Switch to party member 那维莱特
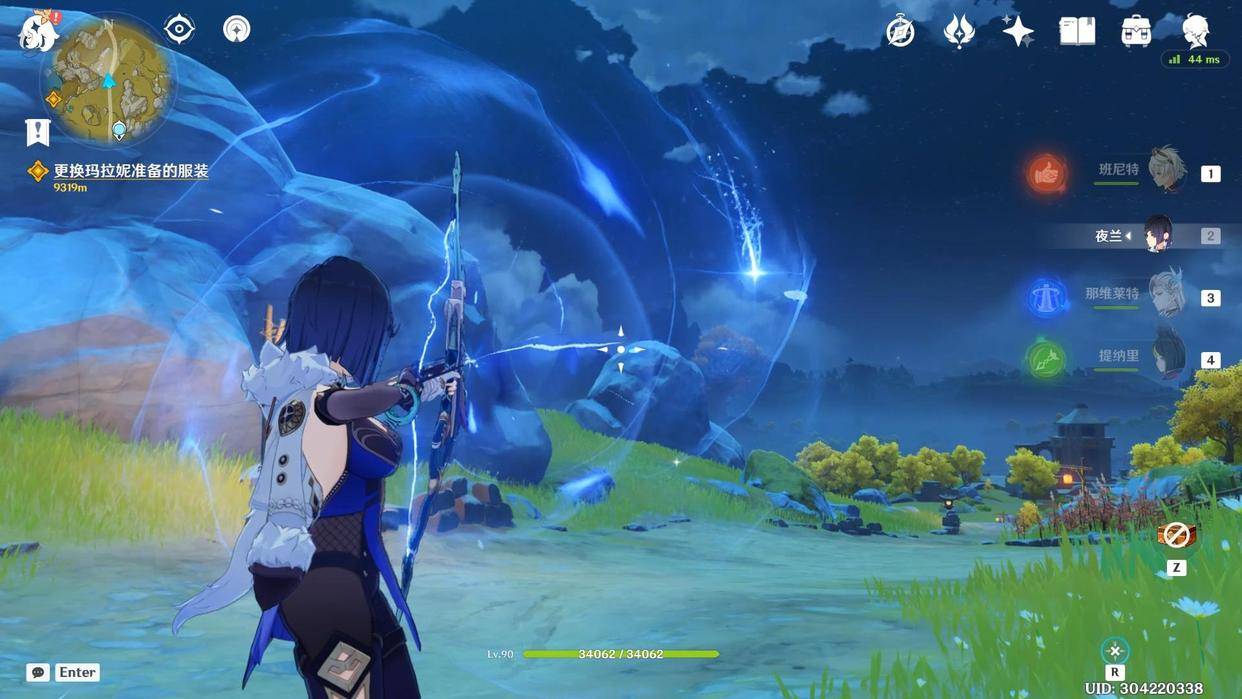The height and width of the screenshot is (699, 1242). pos(1165,296)
